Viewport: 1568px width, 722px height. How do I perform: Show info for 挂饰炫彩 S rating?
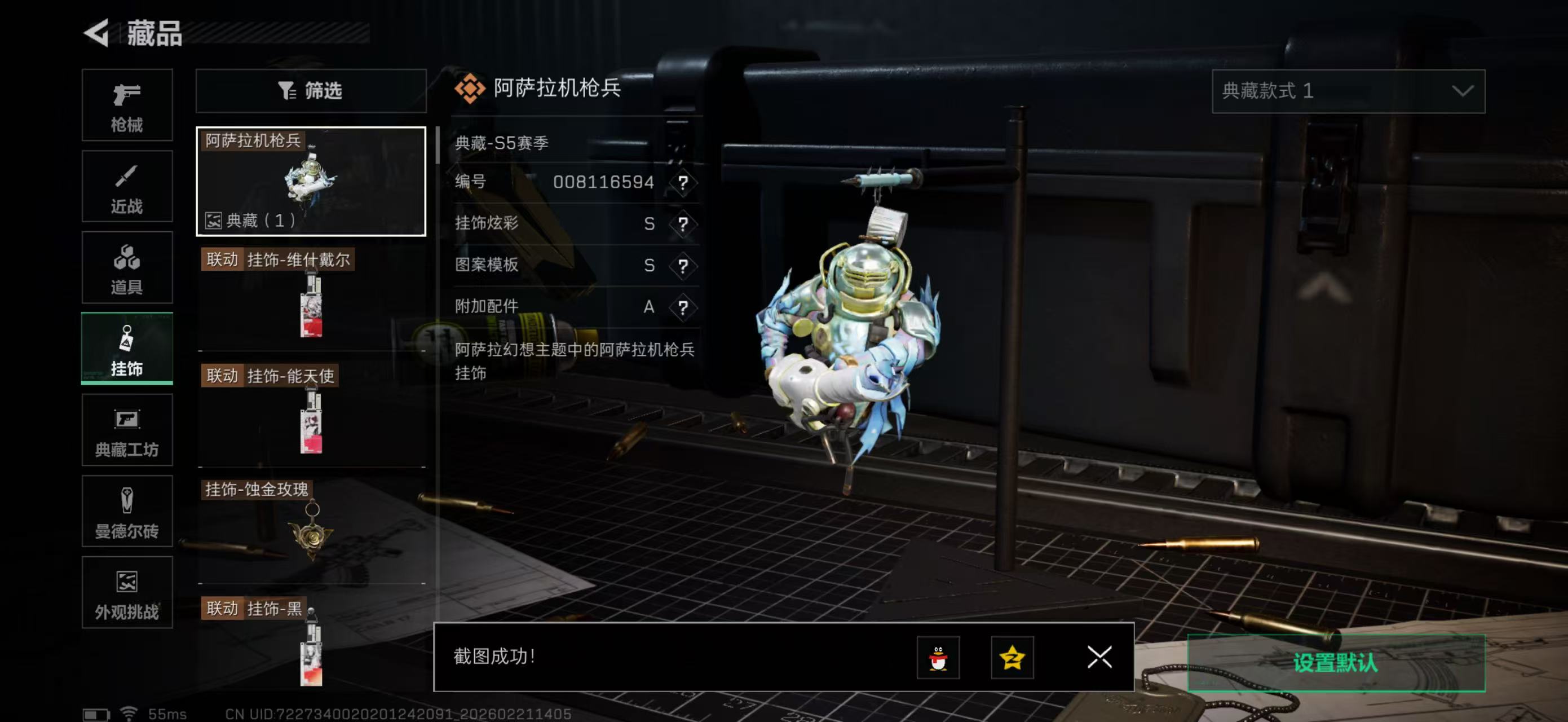pyautogui.click(x=684, y=224)
